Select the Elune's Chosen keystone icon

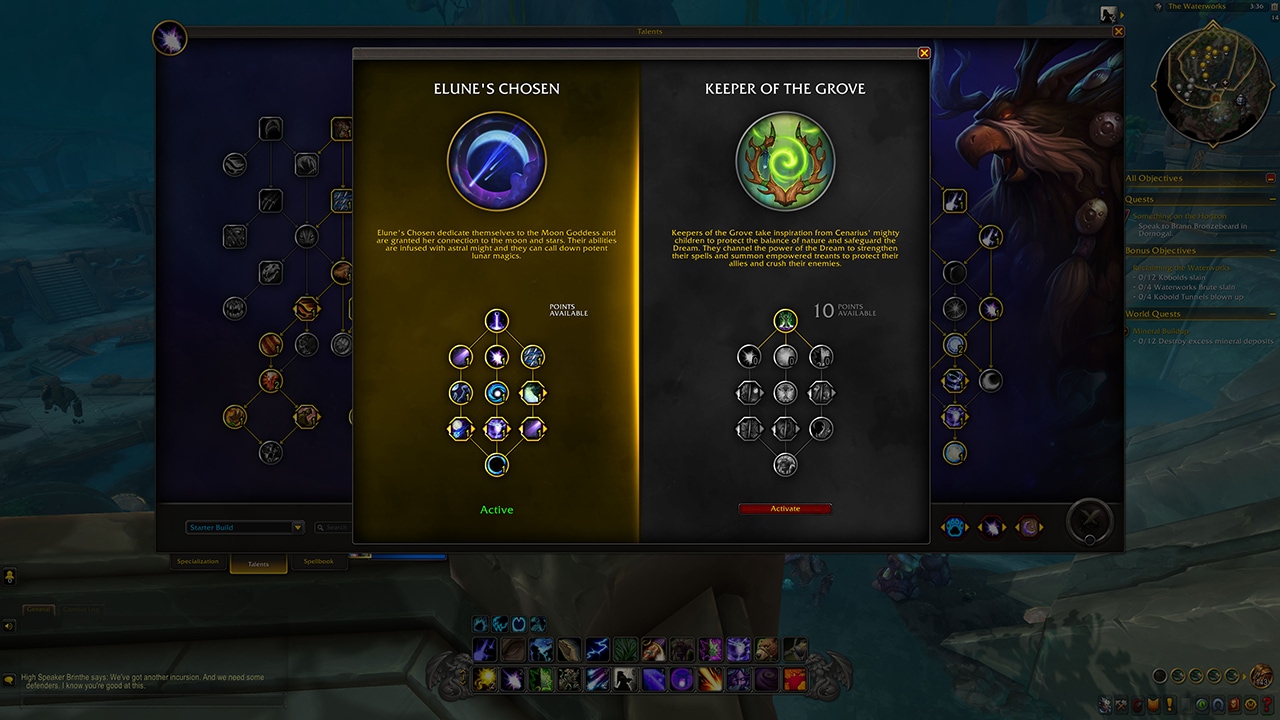496,161
